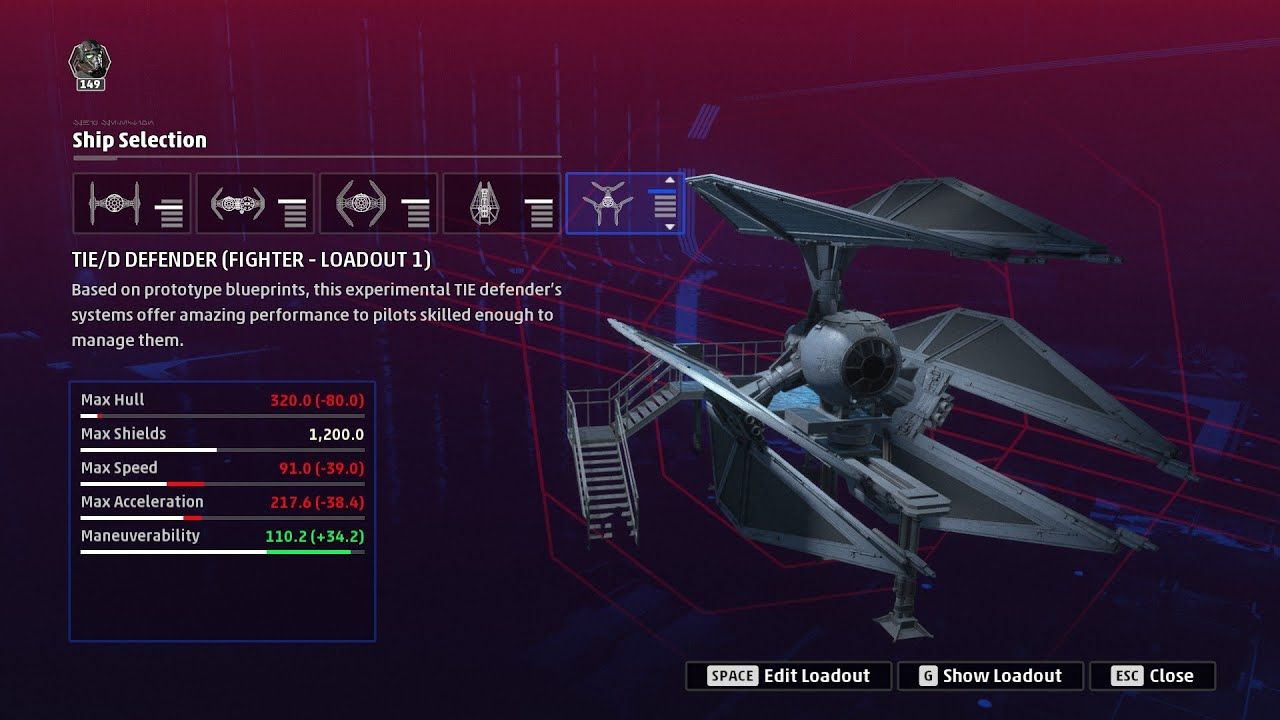1280x720 pixels.
Task: Open Edit Loadout
Action: pos(787,676)
